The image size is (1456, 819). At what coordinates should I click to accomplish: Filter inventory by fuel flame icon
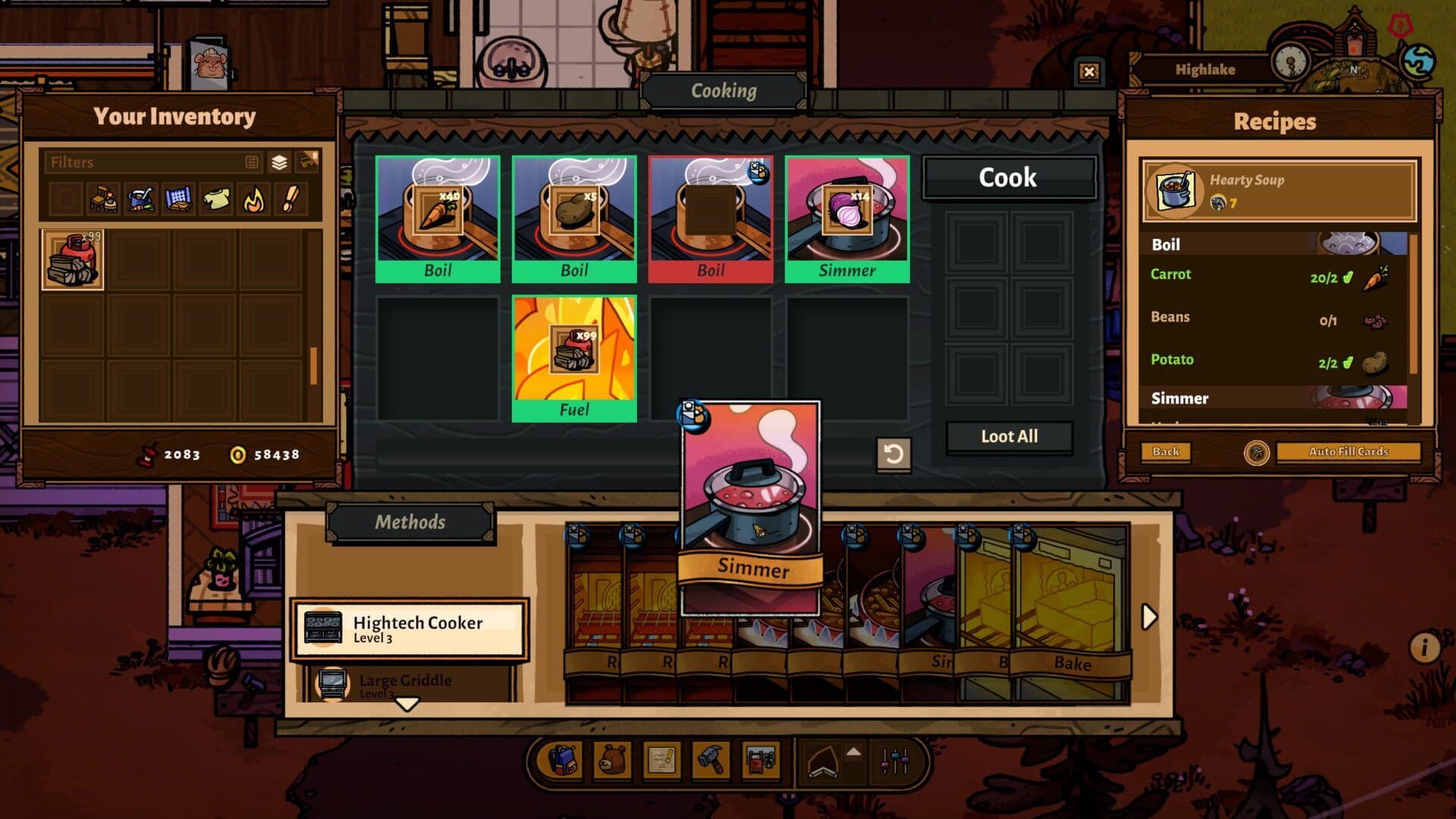tap(253, 199)
